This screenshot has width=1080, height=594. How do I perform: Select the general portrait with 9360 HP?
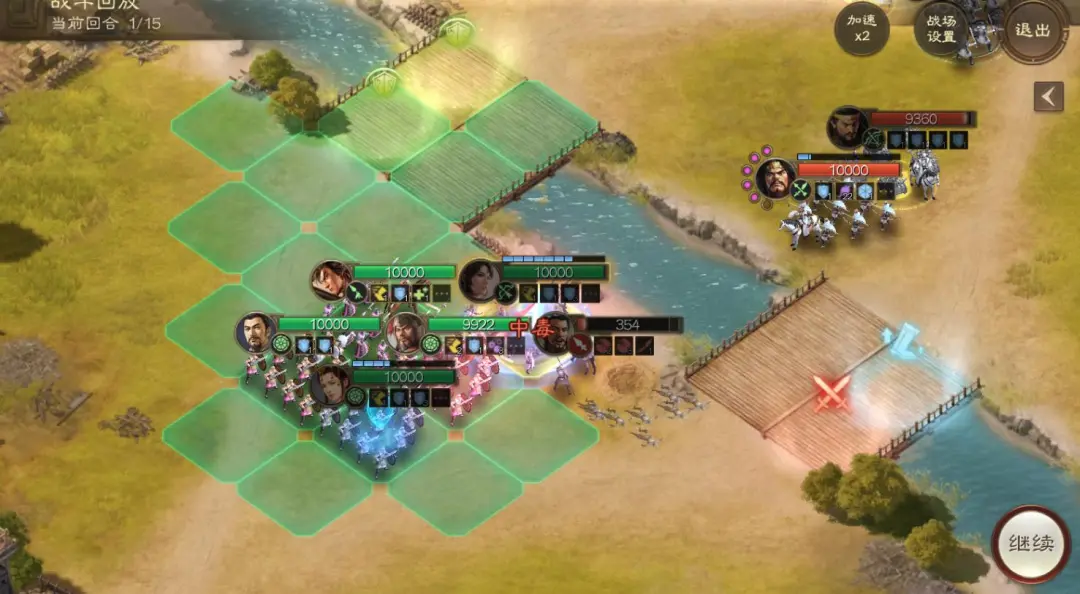tap(847, 126)
